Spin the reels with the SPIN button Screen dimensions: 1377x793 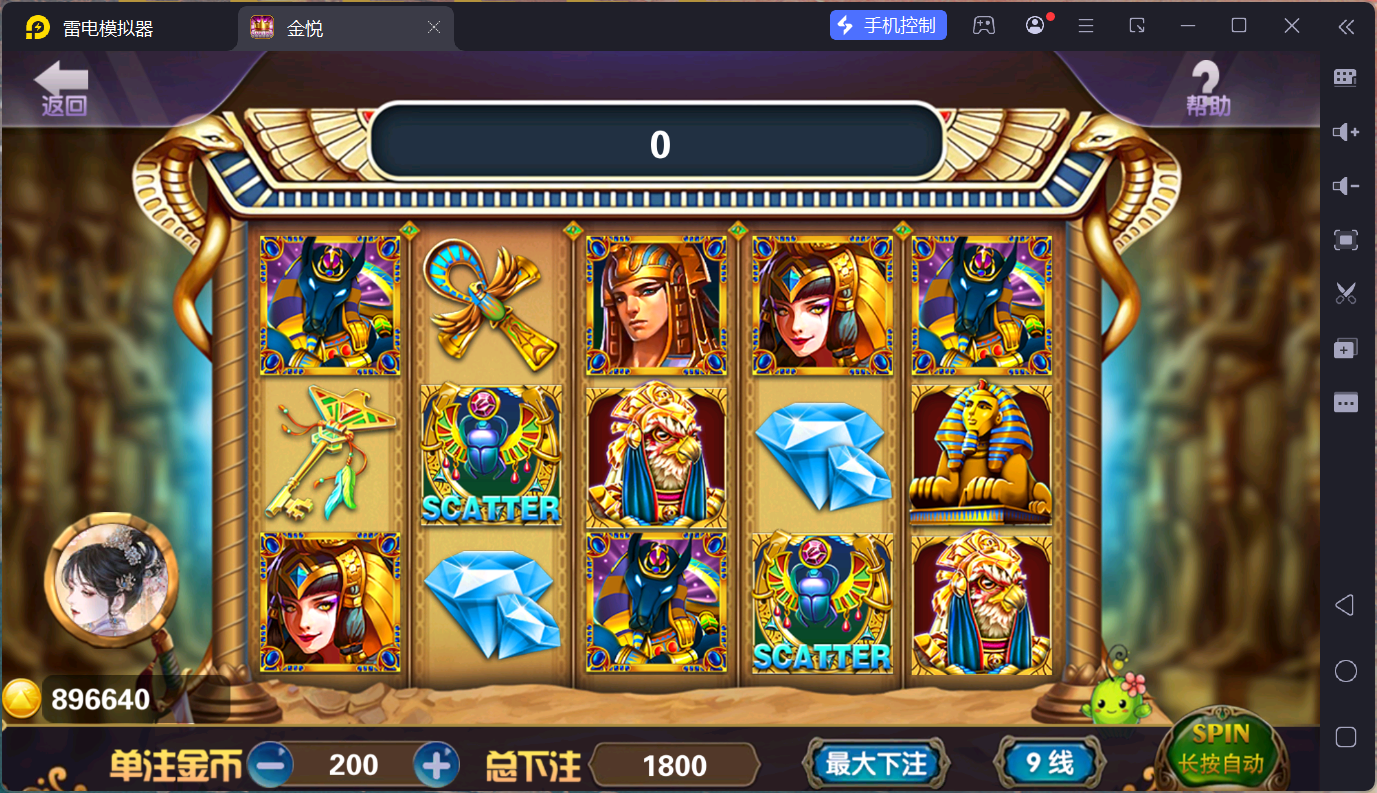pyautogui.click(x=1221, y=751)
